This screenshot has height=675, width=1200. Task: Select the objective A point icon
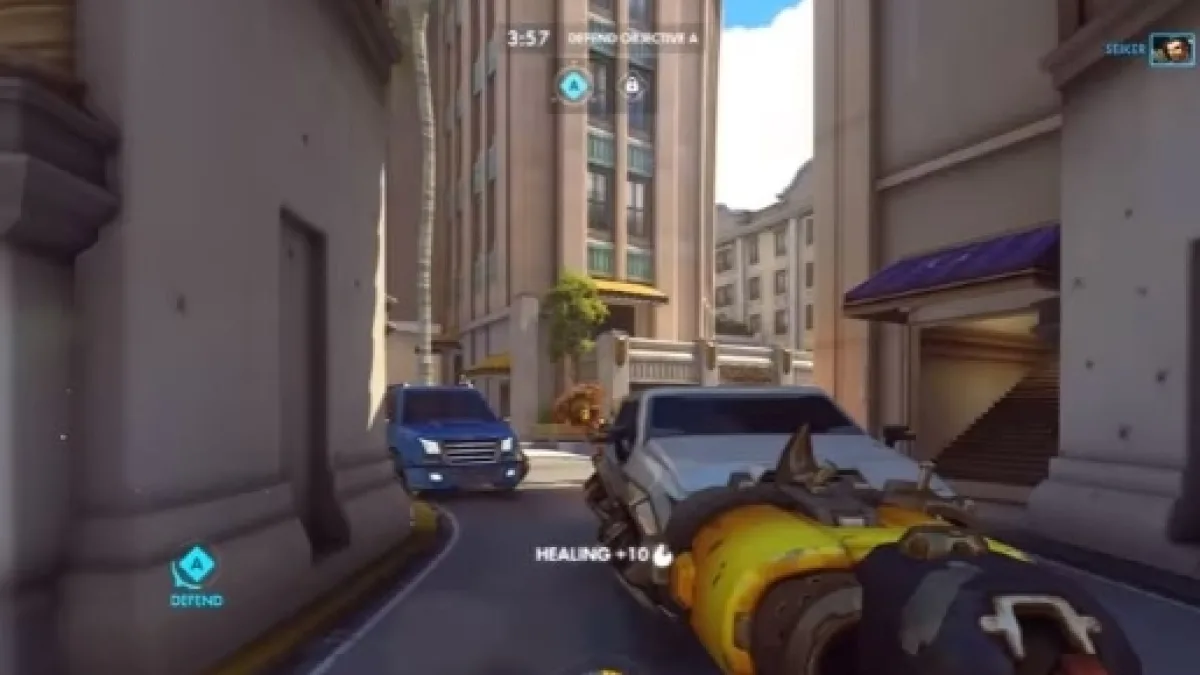573,86
